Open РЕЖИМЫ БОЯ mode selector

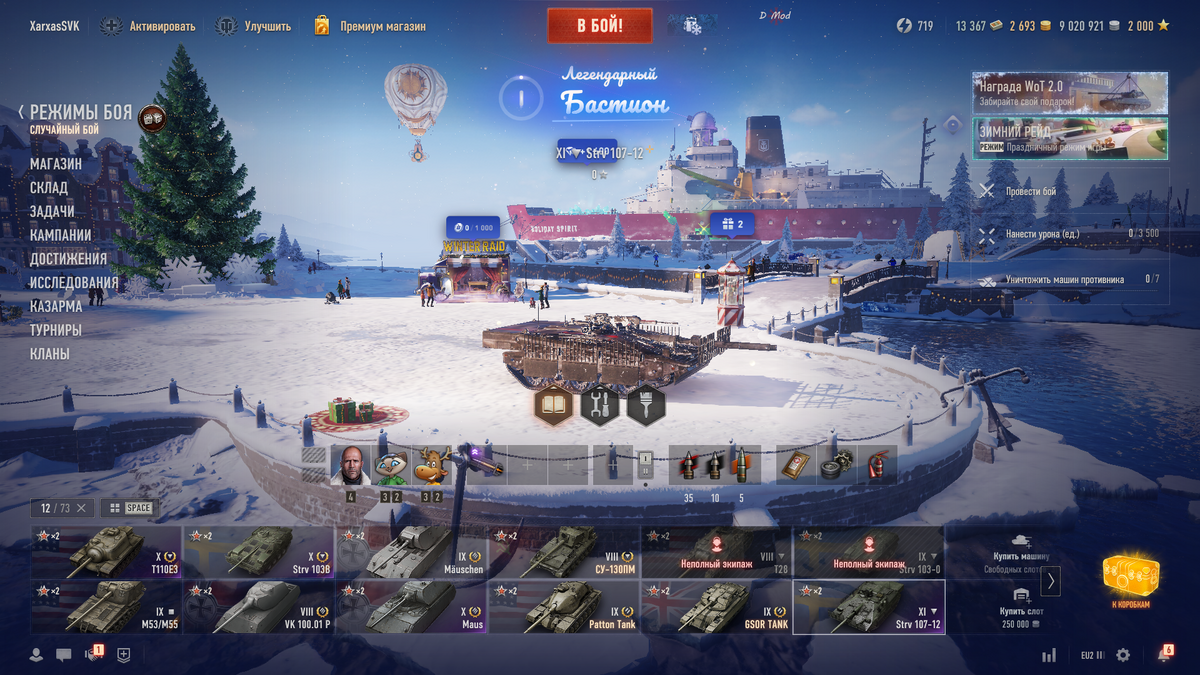click(x=80, y=113)
